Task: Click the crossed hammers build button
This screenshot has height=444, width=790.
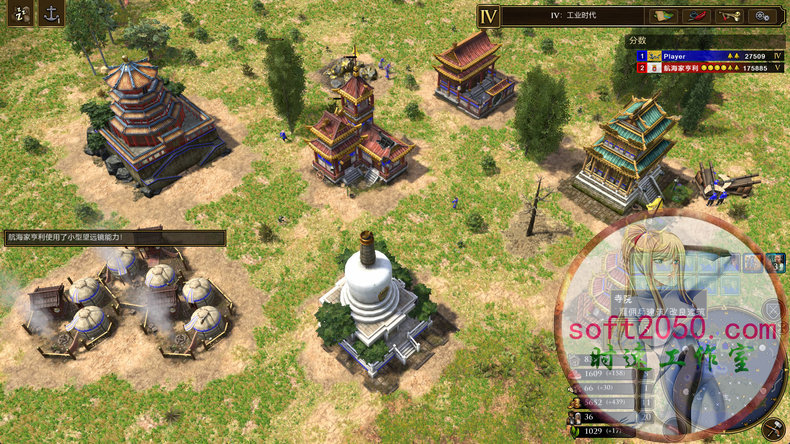Action: [772, 429]
